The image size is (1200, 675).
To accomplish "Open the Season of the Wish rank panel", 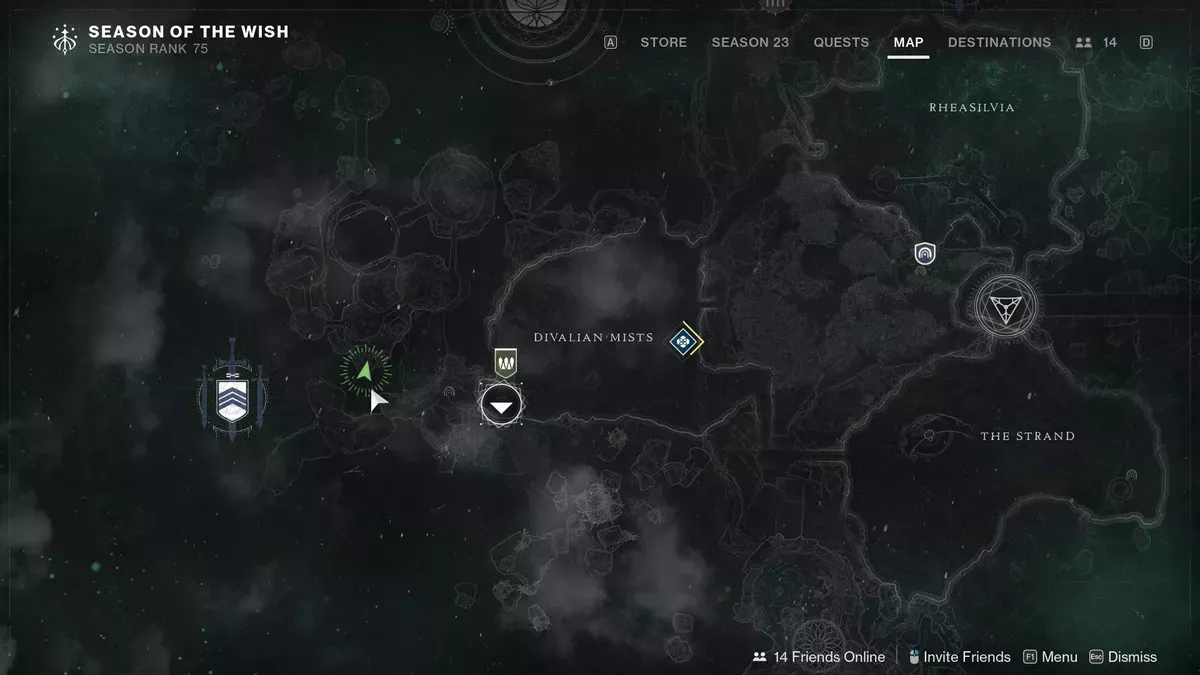I will 170,39.
